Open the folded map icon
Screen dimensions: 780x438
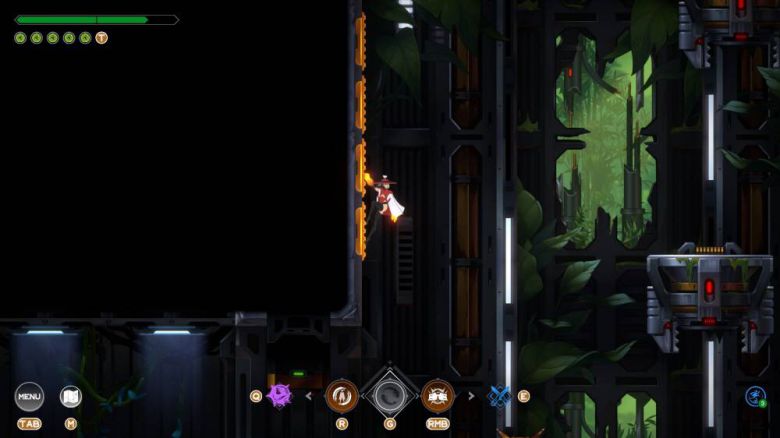coord(71,396)
